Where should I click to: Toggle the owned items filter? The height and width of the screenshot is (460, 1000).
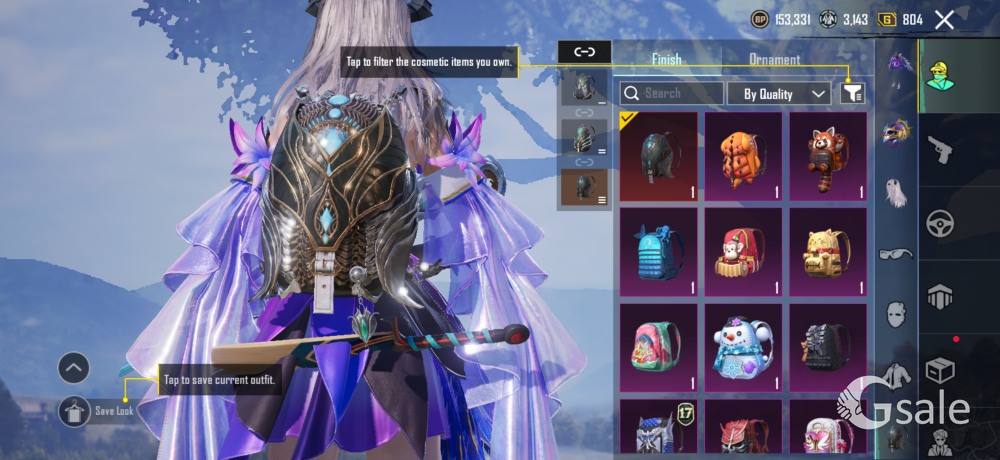pos(853,93)
